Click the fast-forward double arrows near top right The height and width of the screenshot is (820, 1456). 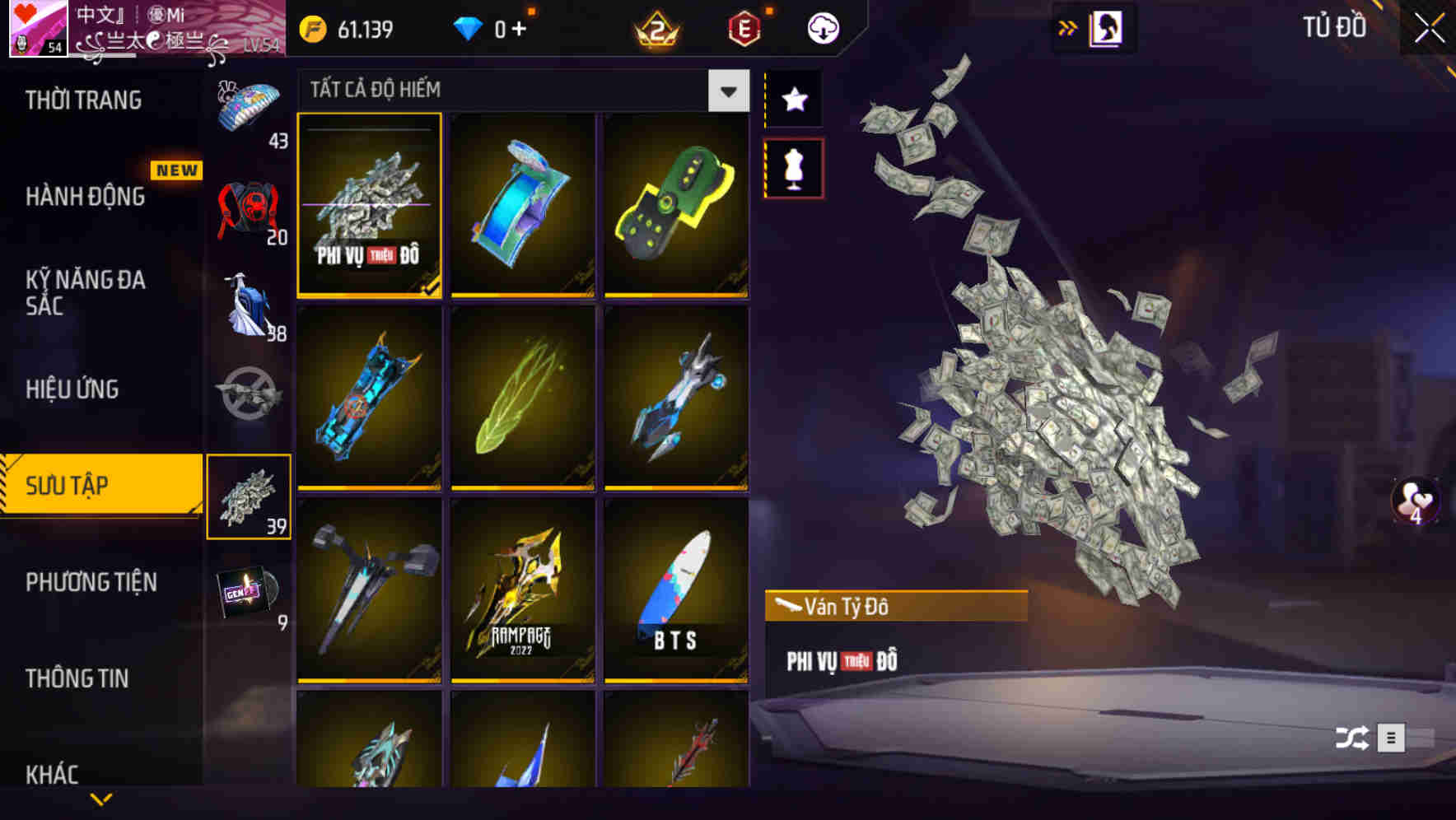(x=1066, y=27)
